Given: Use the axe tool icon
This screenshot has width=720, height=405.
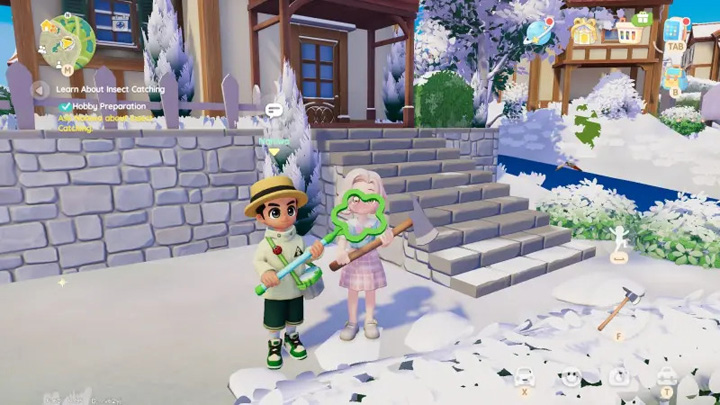Looking at the screenshot, I should tap(621, 308).
